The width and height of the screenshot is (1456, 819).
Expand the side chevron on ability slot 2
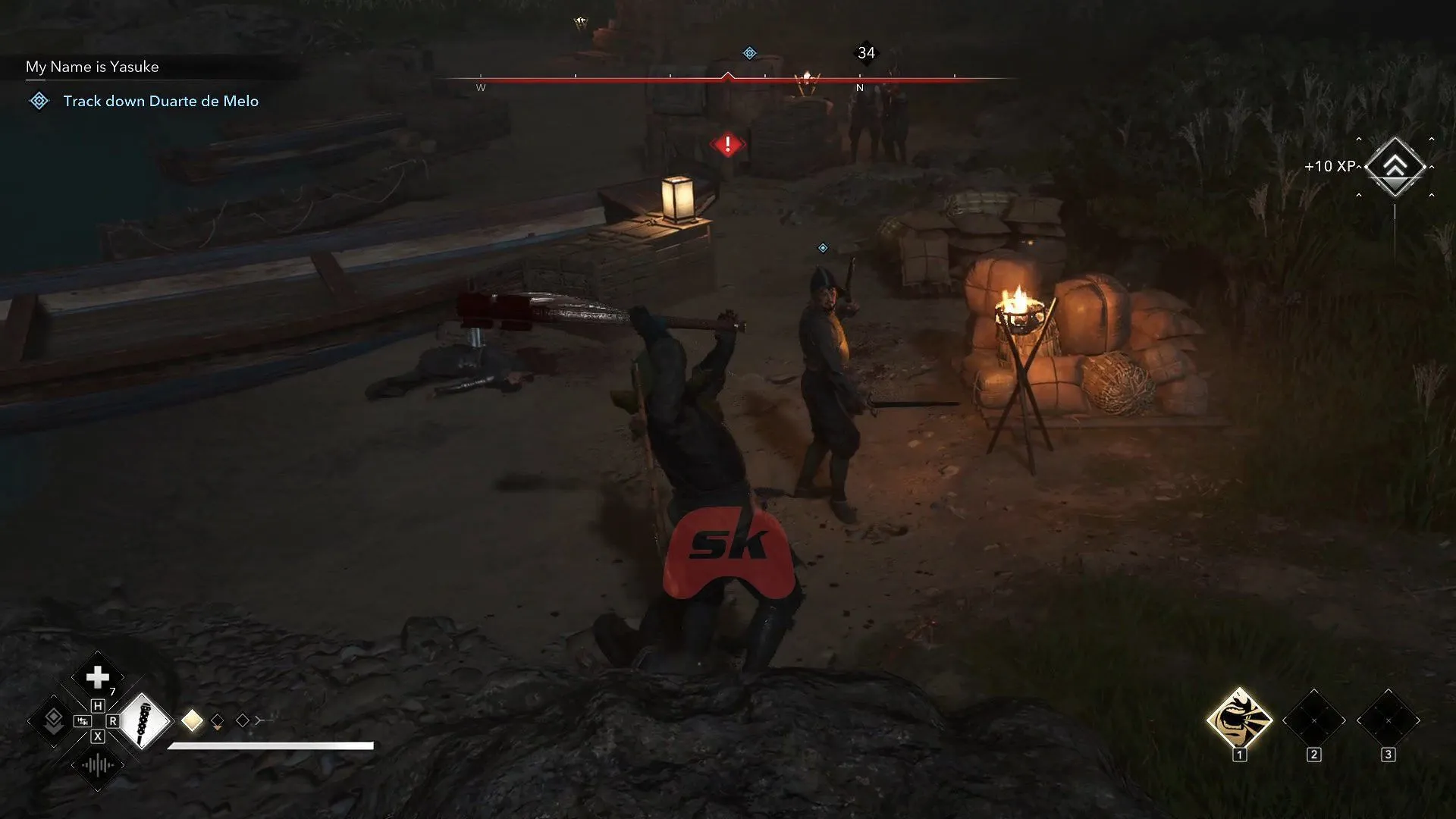point(1344,720)
